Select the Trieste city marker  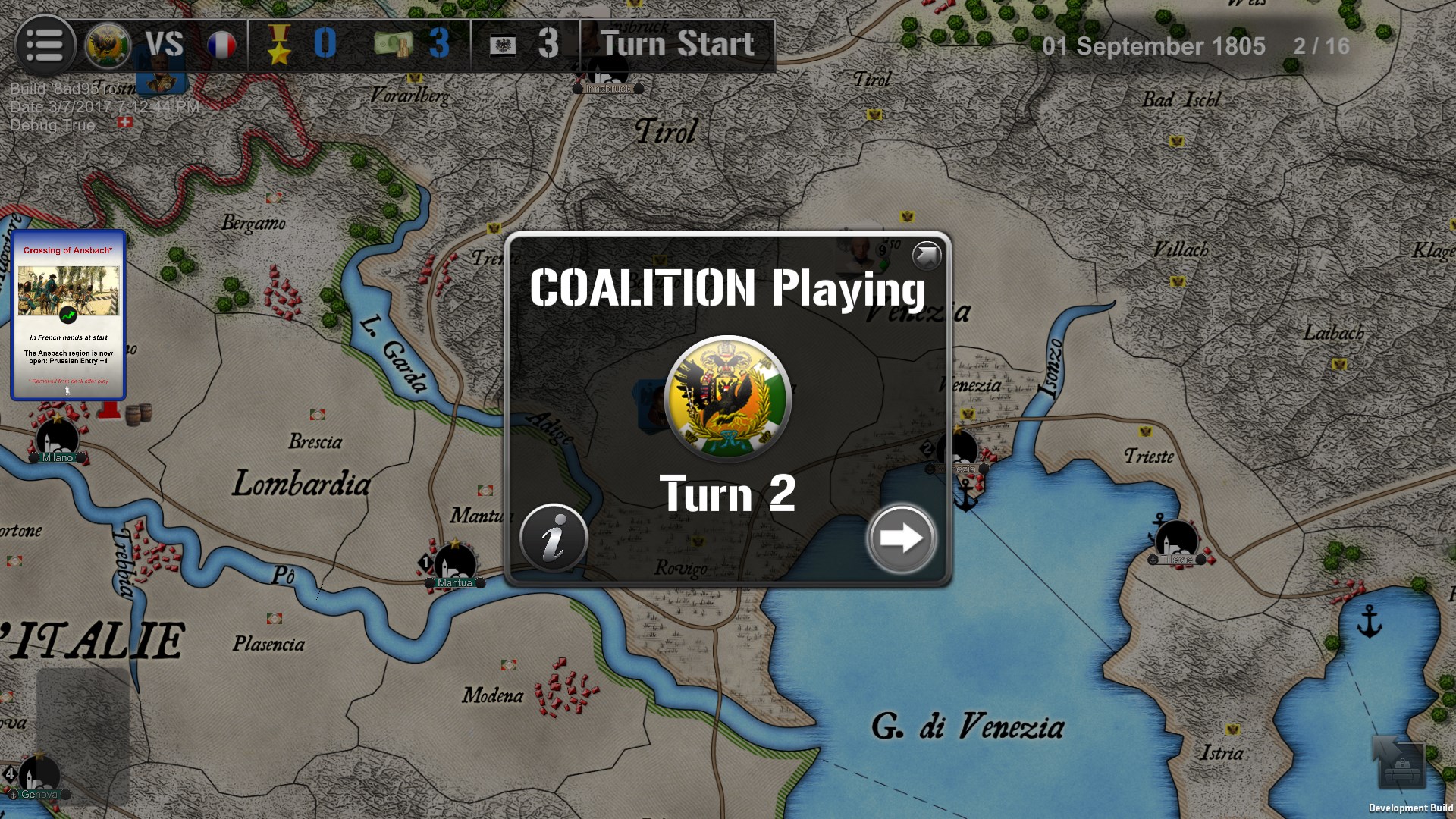coord(1177,542)
